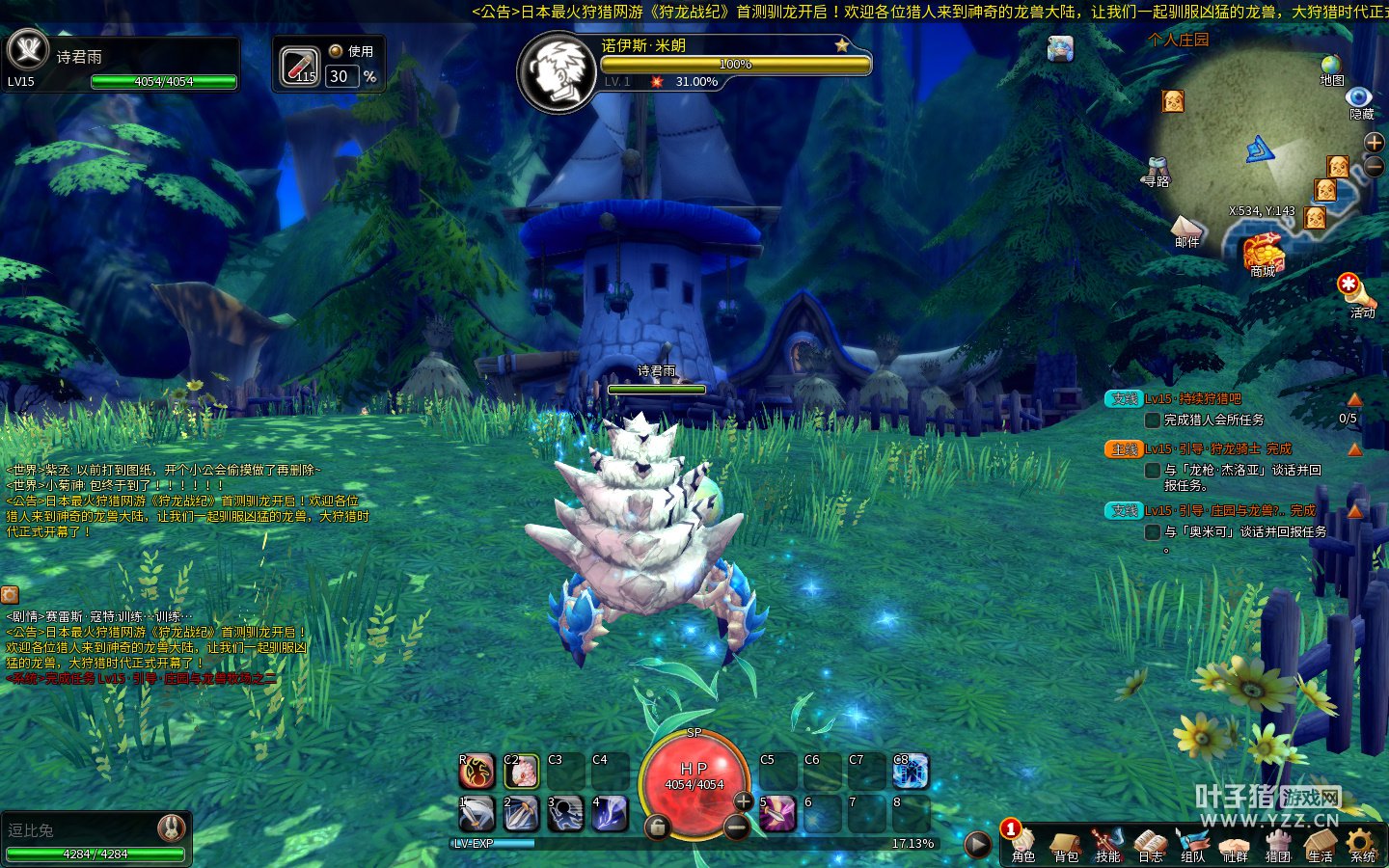Screen dimensions: 1389x868
Task: Open the 邮件 mail envelope
Action: (x=1186, y=230)
